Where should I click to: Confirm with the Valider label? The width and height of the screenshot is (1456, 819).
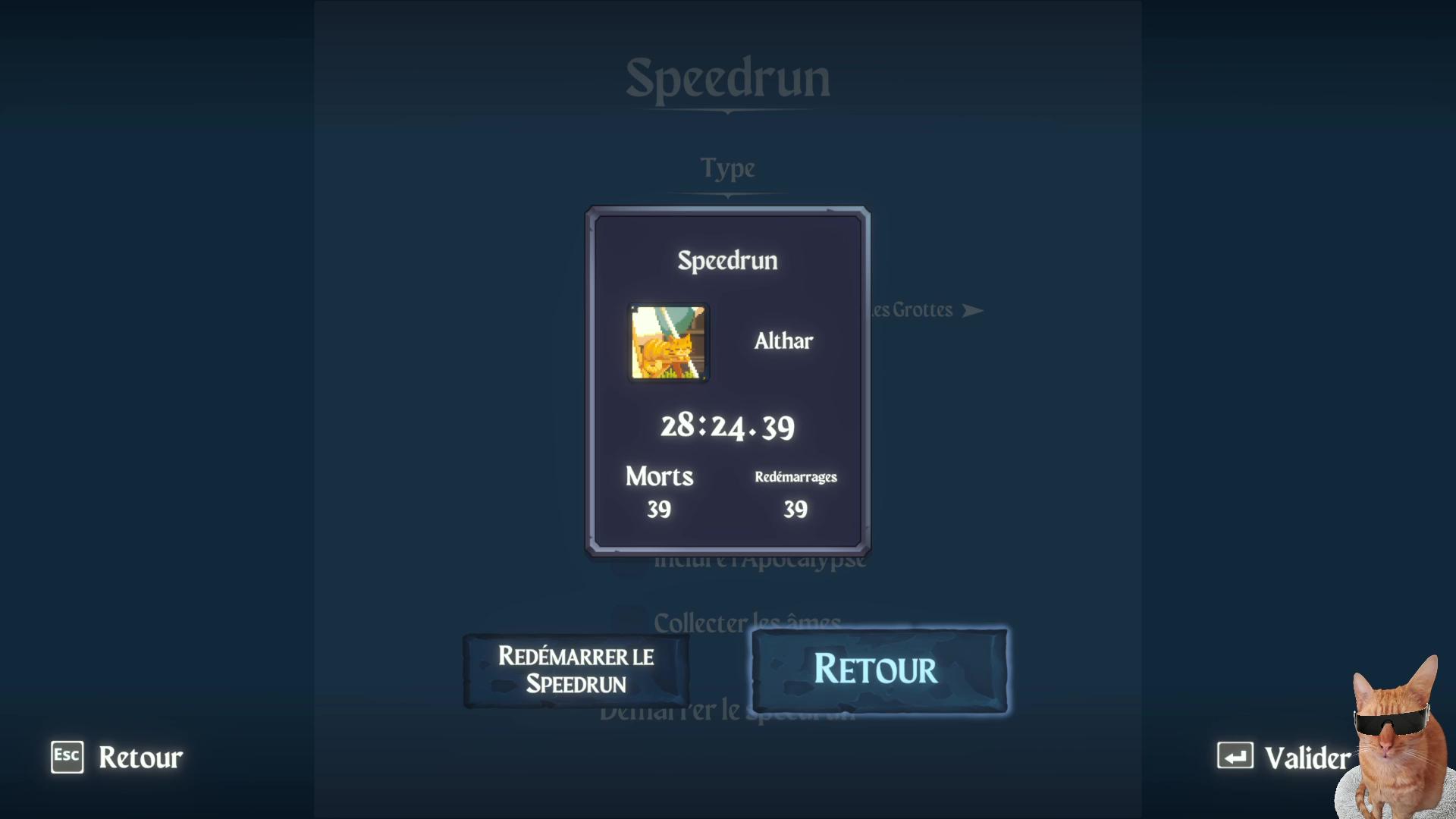(1307, 758)
